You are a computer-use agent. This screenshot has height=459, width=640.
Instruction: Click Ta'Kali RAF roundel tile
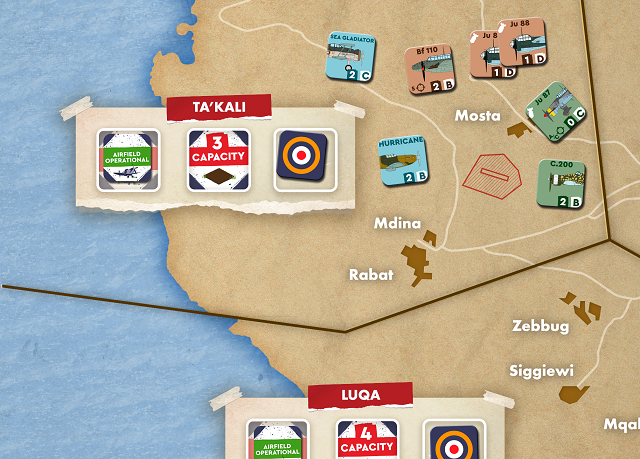[x=305, y=160]
